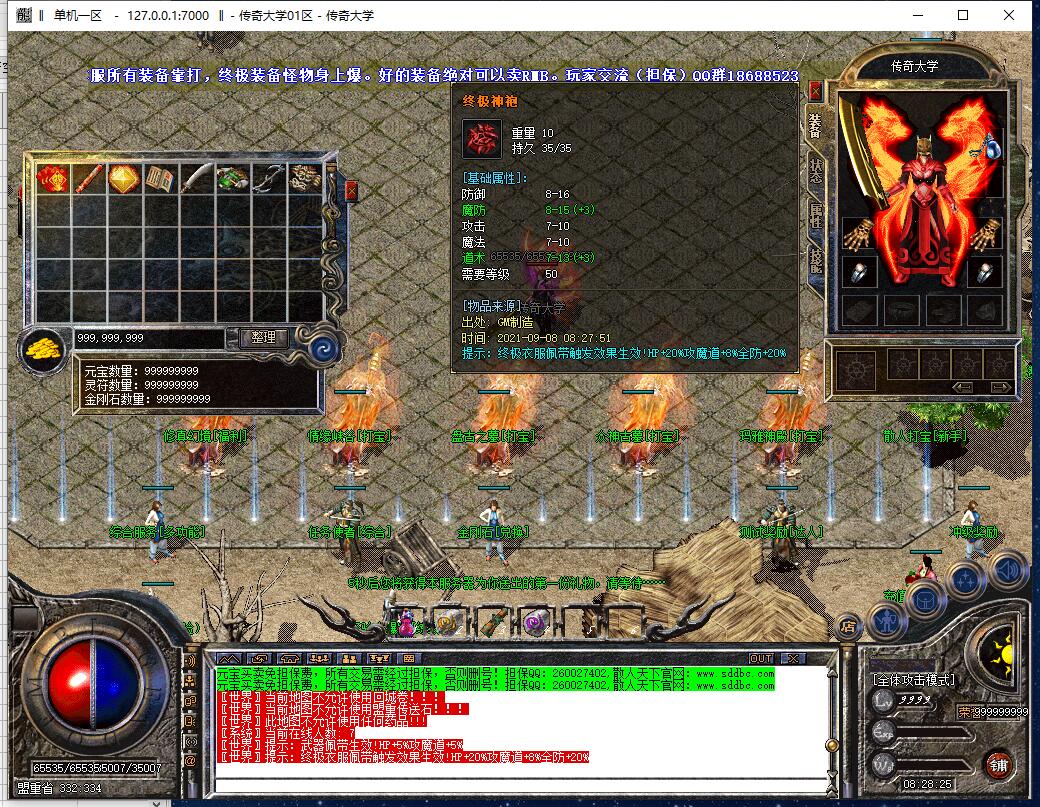Open the 店 shop button
Screen dimensions: 1040x807
847,626
